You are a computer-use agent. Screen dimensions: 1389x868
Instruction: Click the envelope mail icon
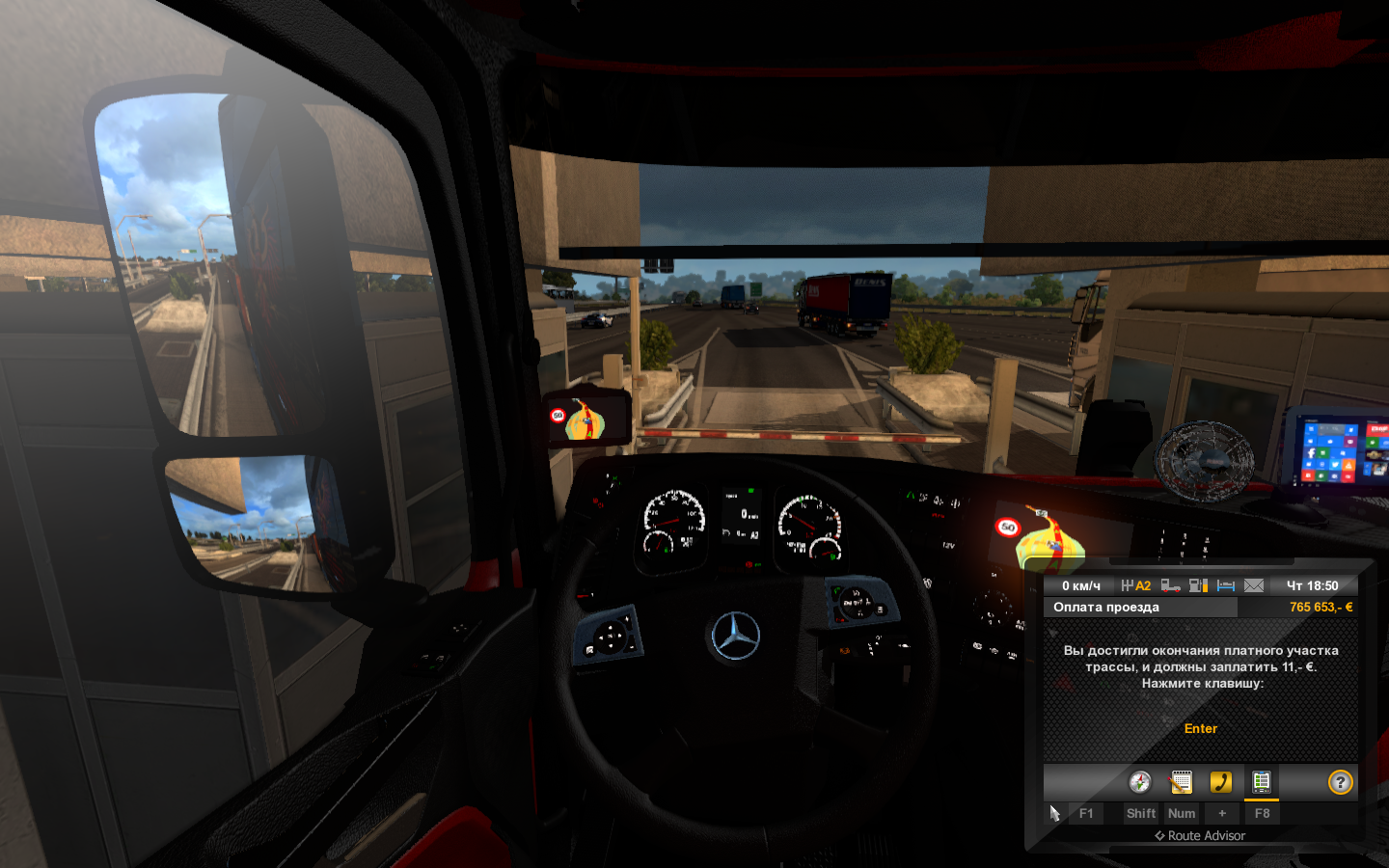coord(1254,585)
